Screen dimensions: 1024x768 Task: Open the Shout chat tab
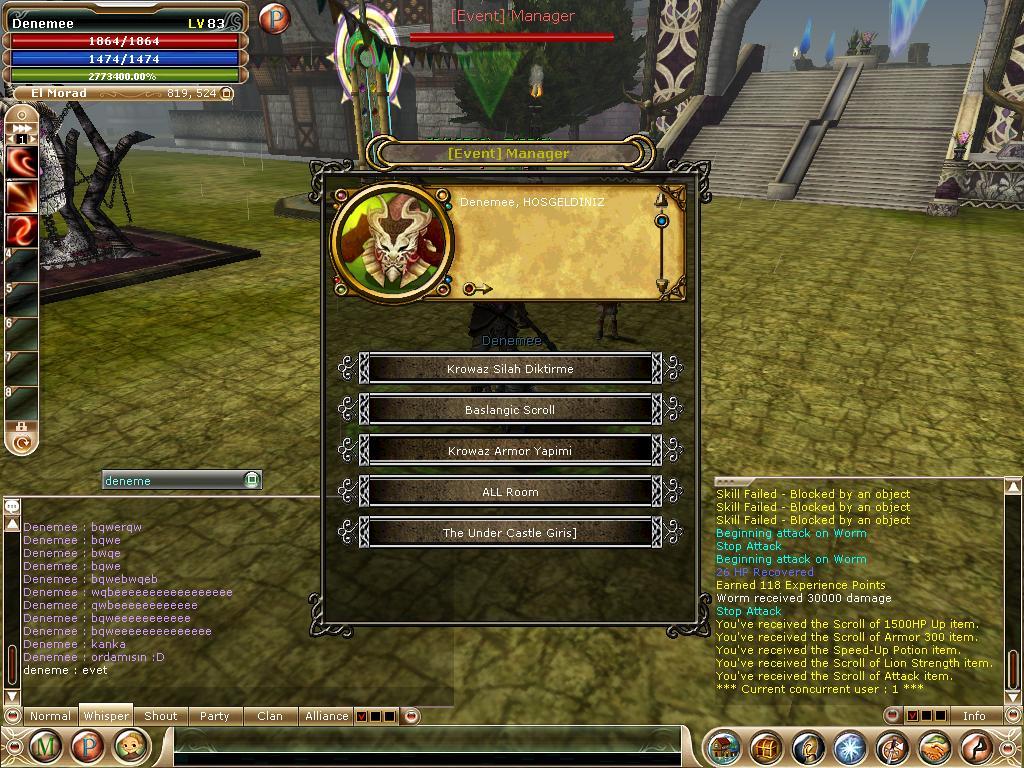[160, 716]
